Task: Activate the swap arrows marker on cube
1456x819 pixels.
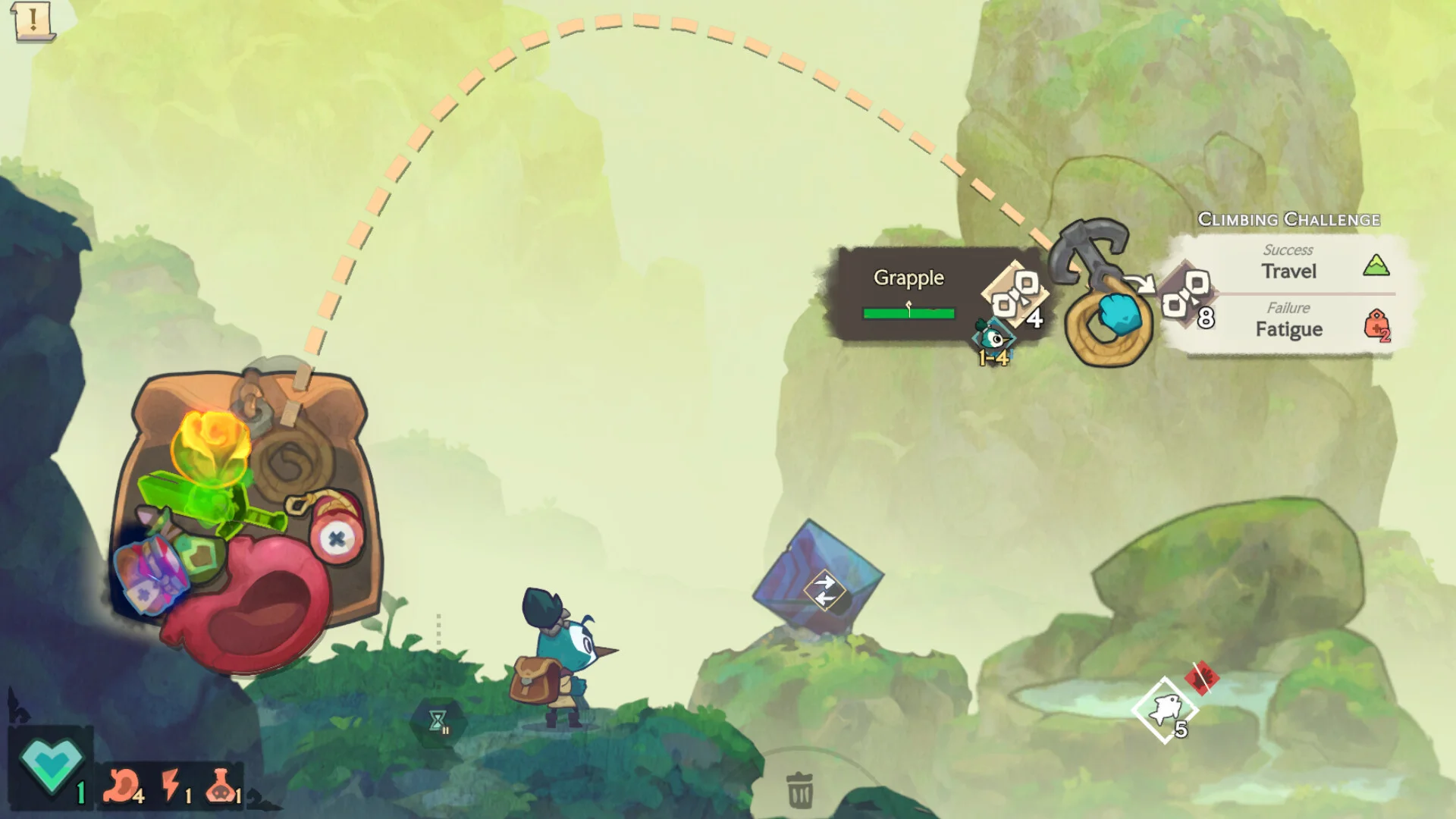Action: pyautogui.click(x=824, y=590)
